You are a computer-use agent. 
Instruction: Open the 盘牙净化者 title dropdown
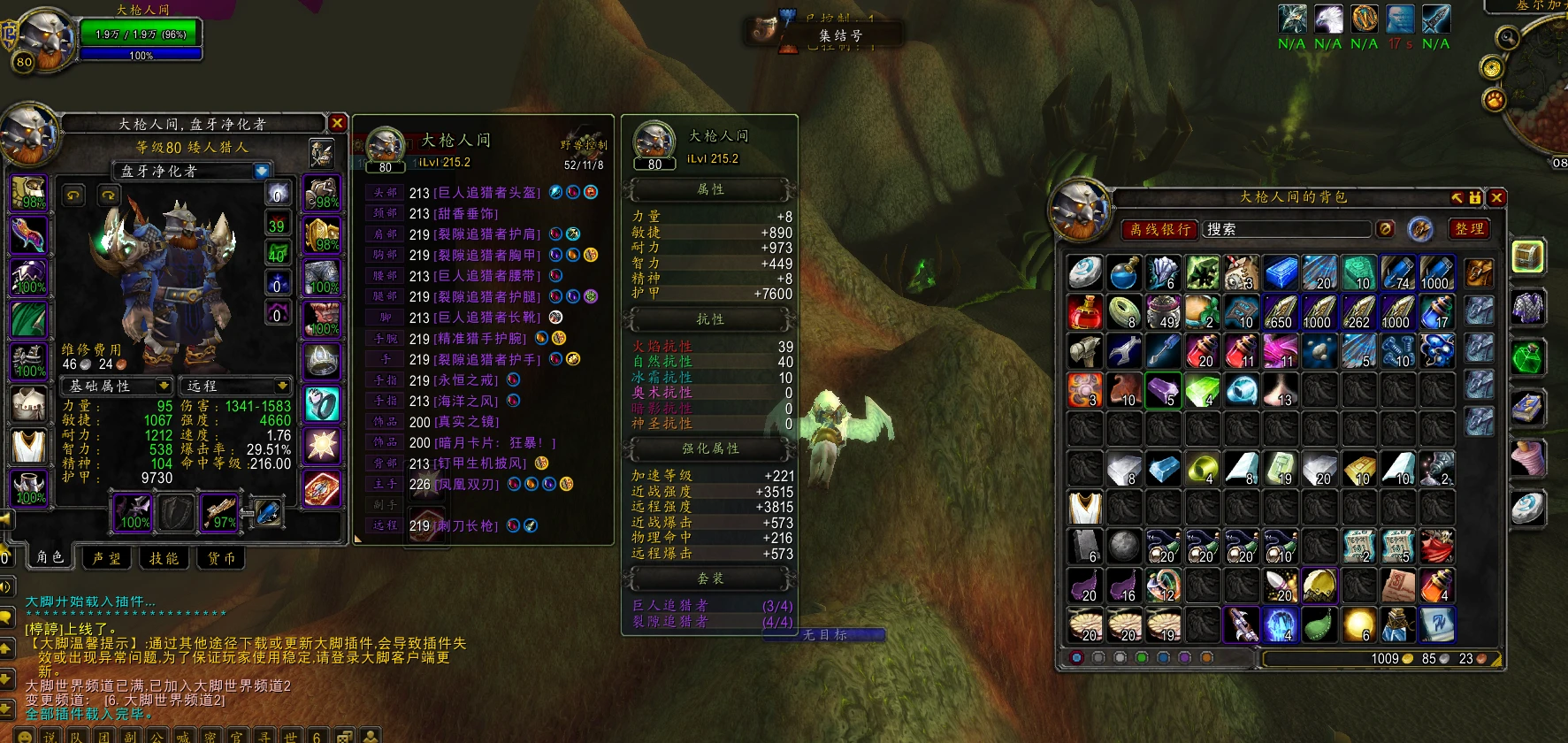[x=262, y=171]
